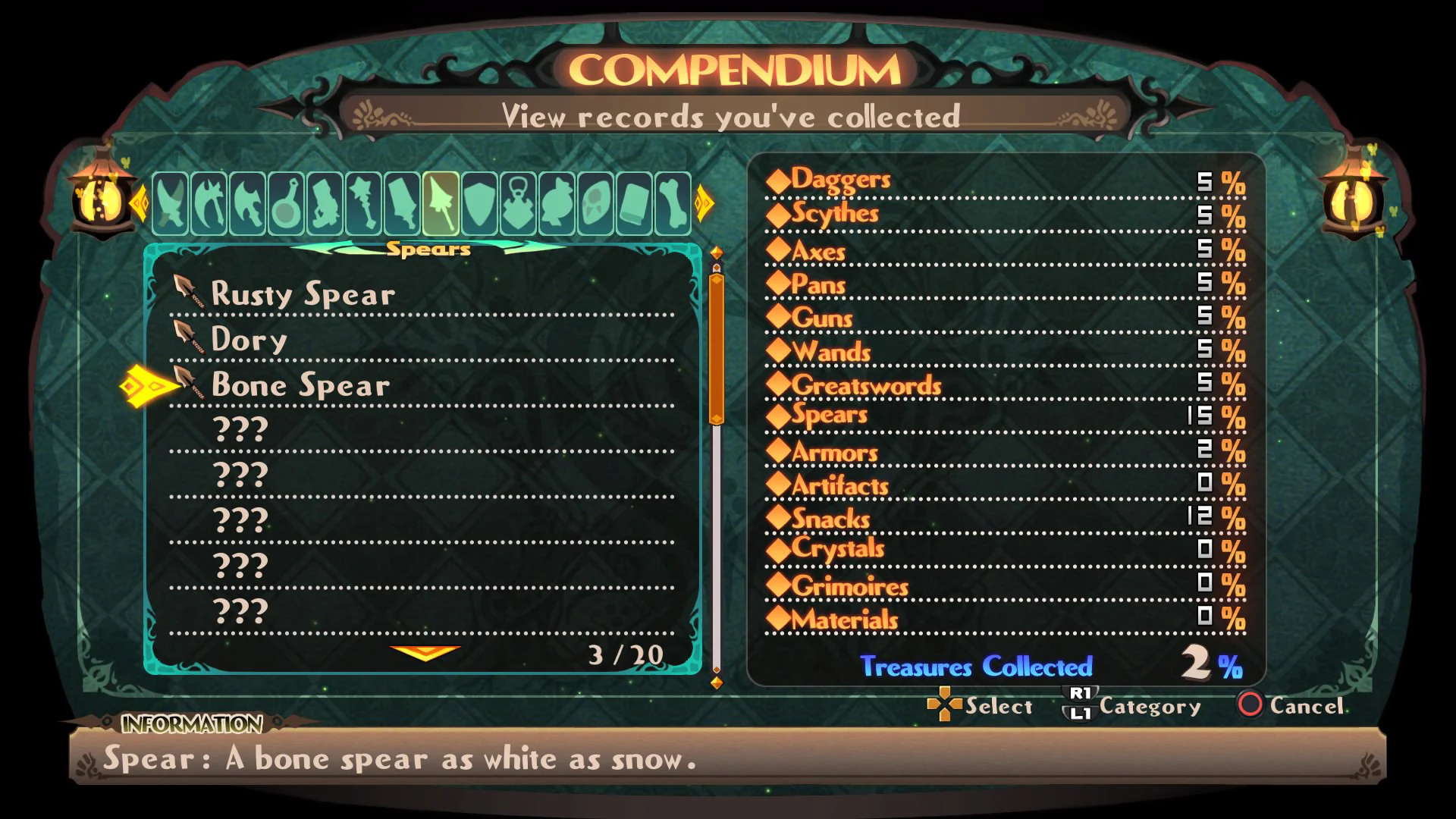Show the Grimoires book tab
Viewport: 1456px width, 819px height.
[x=635, y=203]
